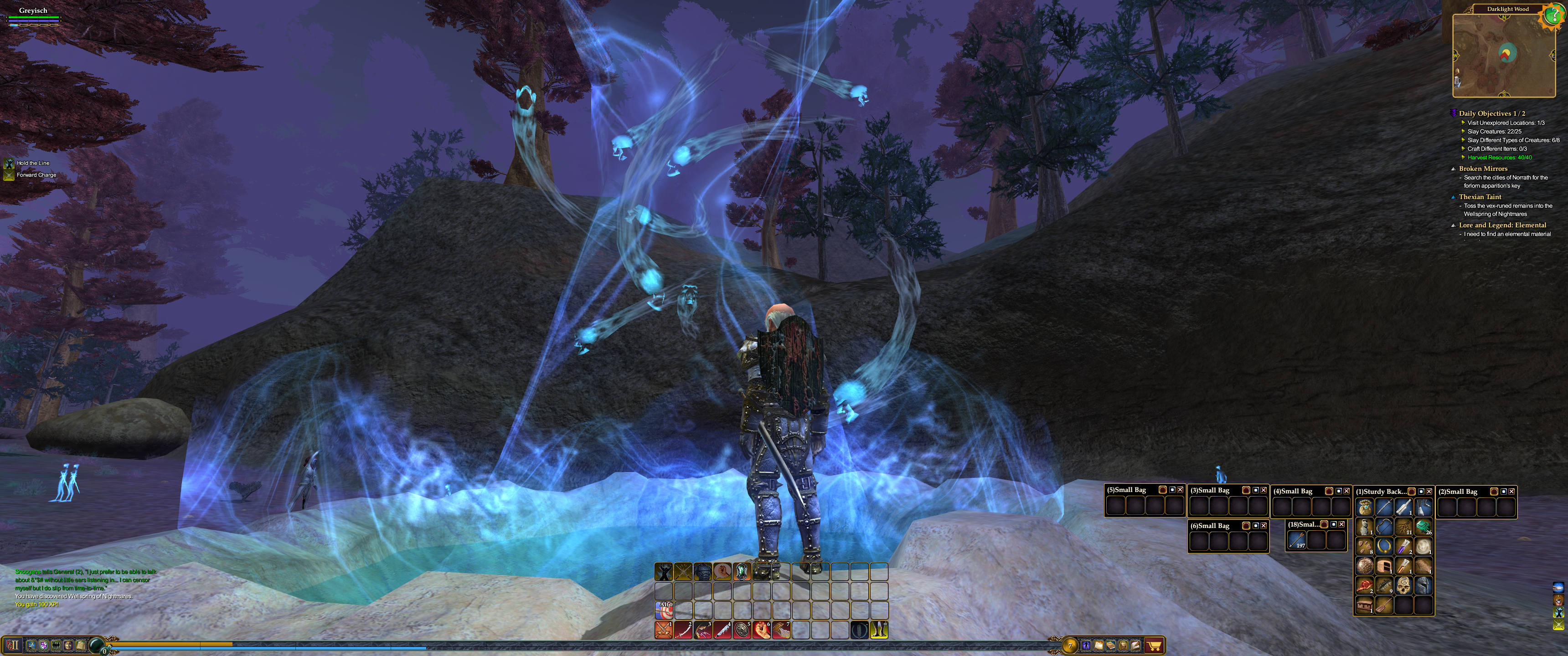The width and height of the screenshot is (1568, 656).
Task: Click the EQII main menu button
Action: pyautogui.click(x=13, y=645)
